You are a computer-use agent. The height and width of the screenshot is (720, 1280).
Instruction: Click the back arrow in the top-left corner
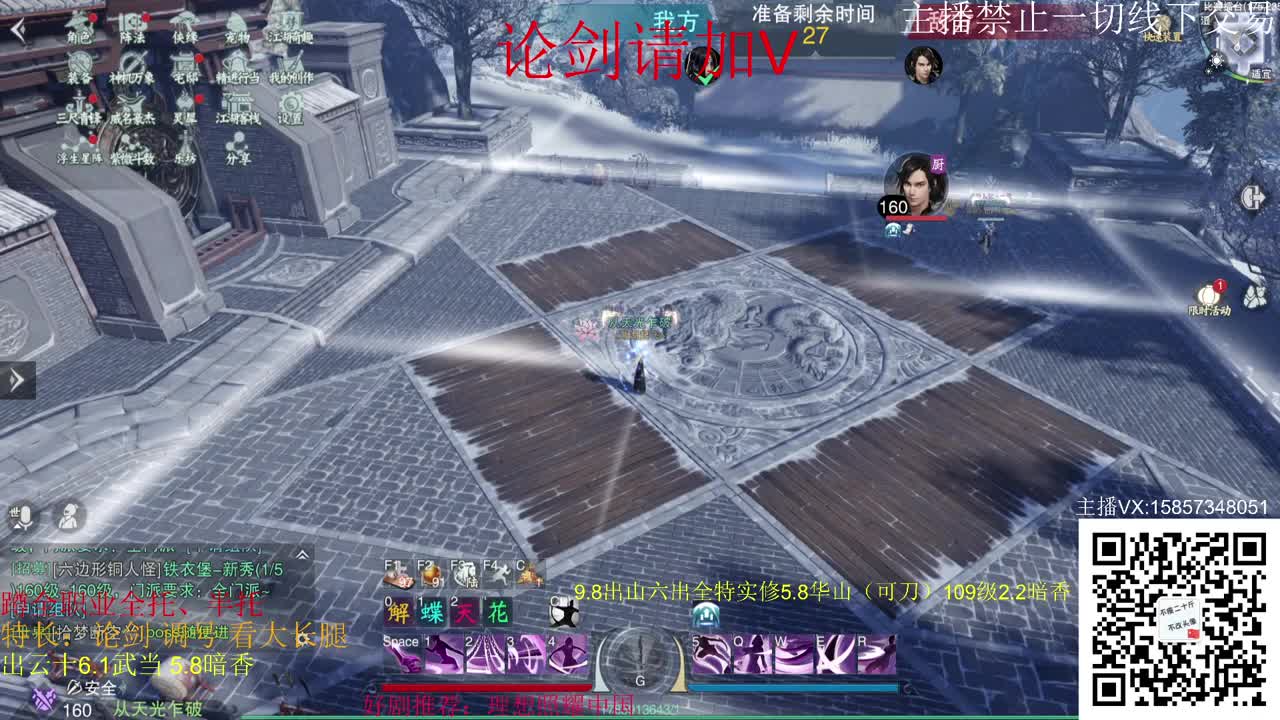click(18, 28)
